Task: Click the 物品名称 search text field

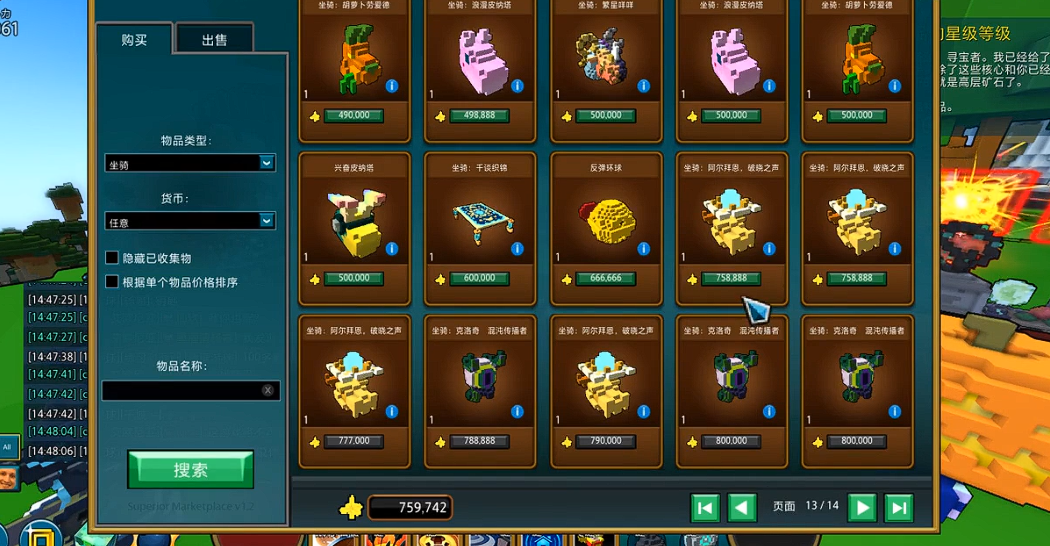Action: point(182,390)
